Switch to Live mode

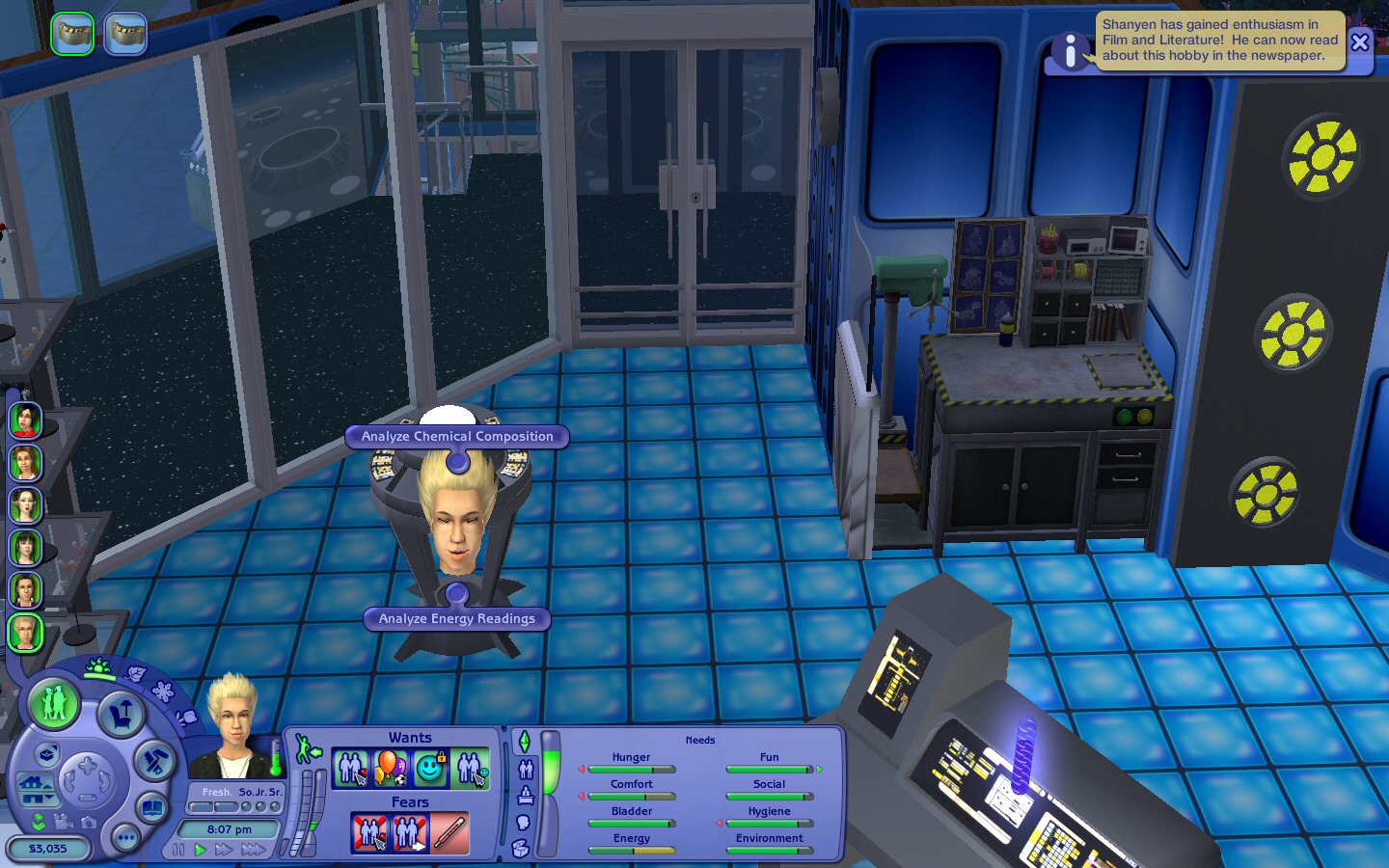[x=54, y=703]
